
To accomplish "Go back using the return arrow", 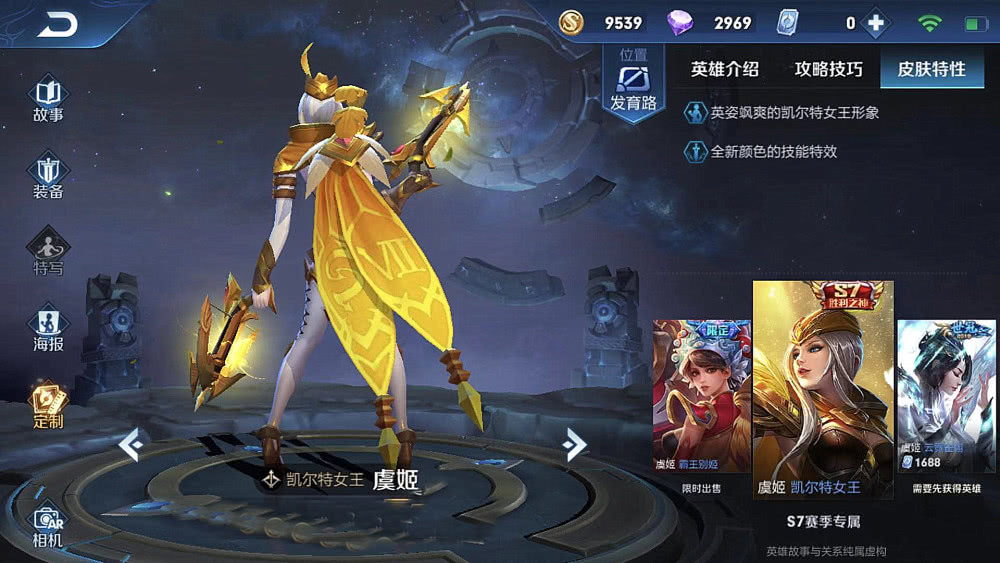I will 56,24.
